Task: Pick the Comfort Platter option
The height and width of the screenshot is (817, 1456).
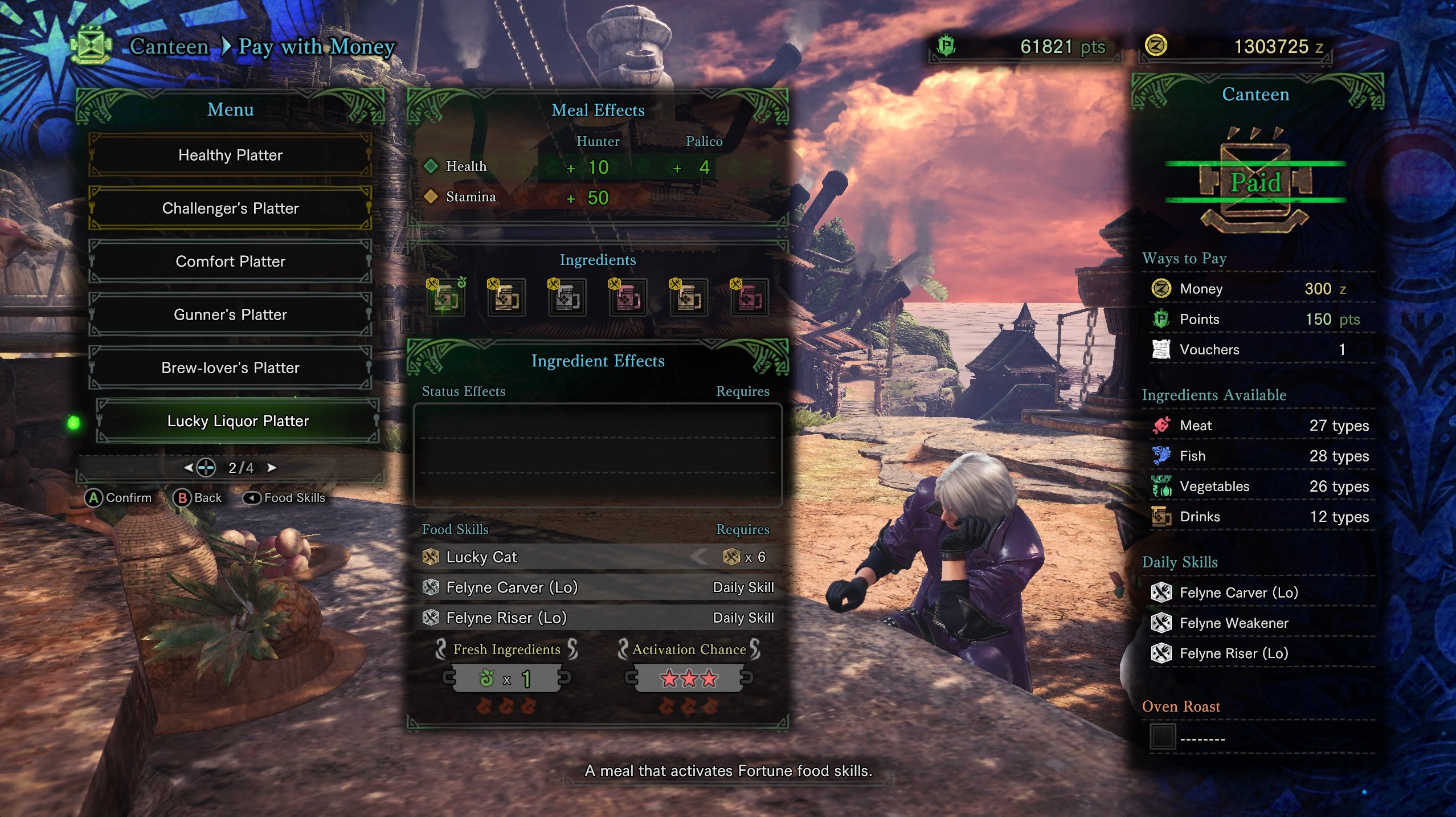Action: click(x=230, y=262)
